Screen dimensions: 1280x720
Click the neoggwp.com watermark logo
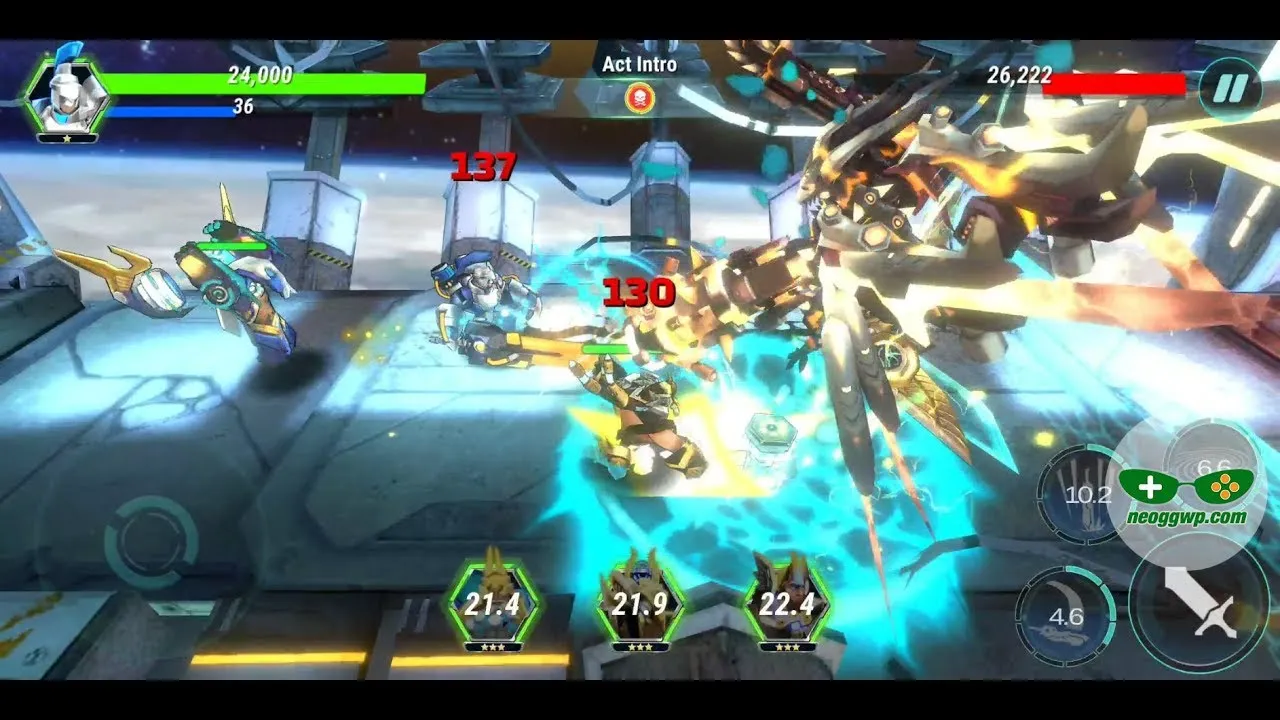point(1186,496)
